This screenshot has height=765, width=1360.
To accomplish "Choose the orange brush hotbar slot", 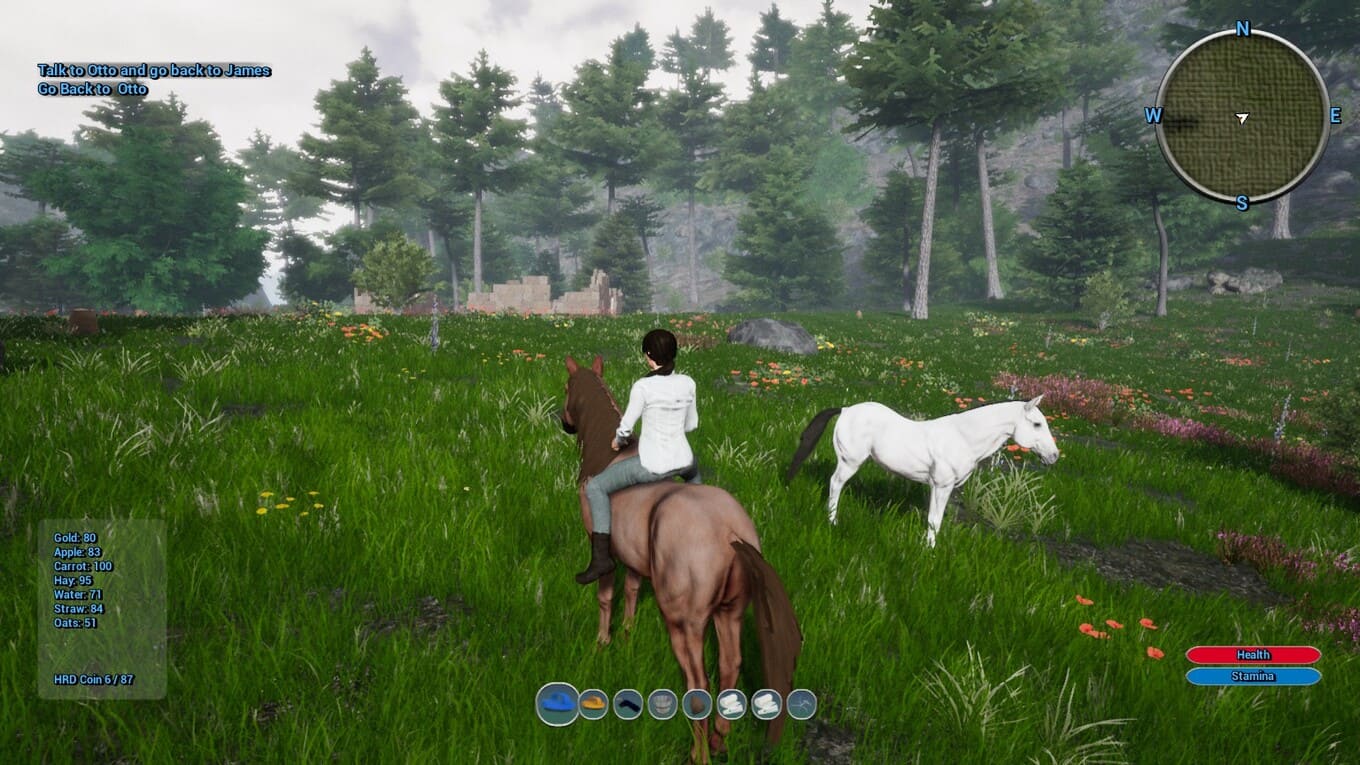I will click(x=594, y=704).
